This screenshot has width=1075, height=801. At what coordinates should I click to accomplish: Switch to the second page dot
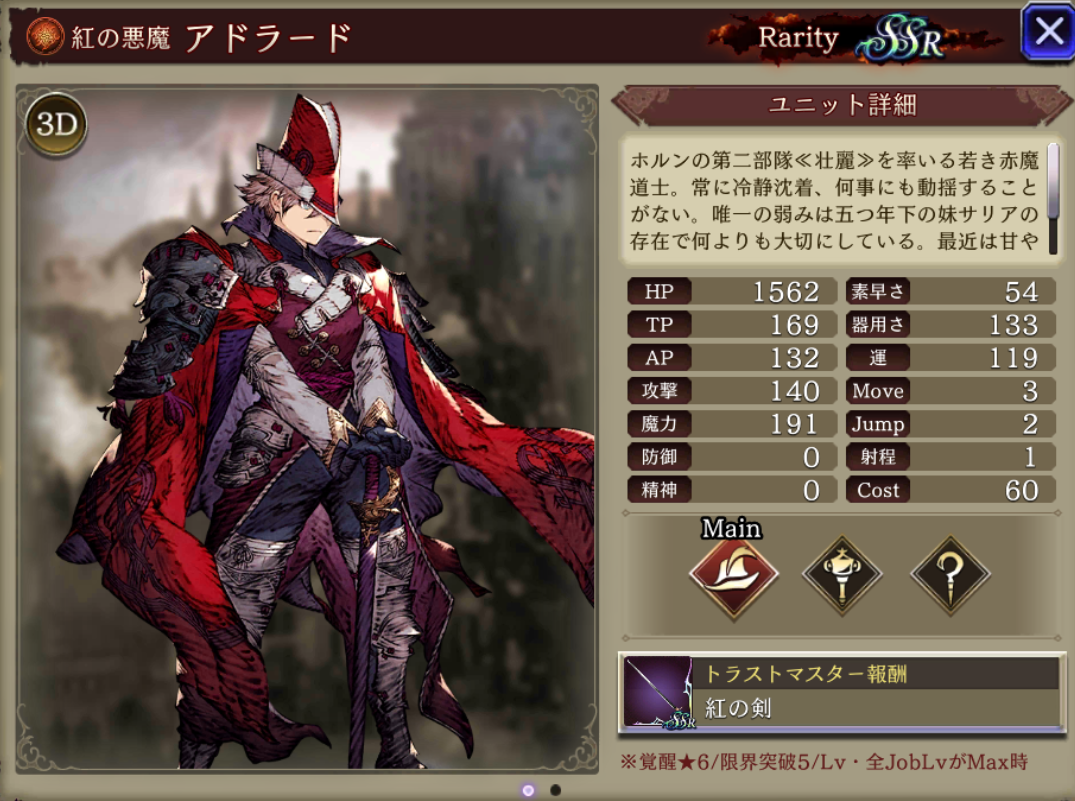556,790
